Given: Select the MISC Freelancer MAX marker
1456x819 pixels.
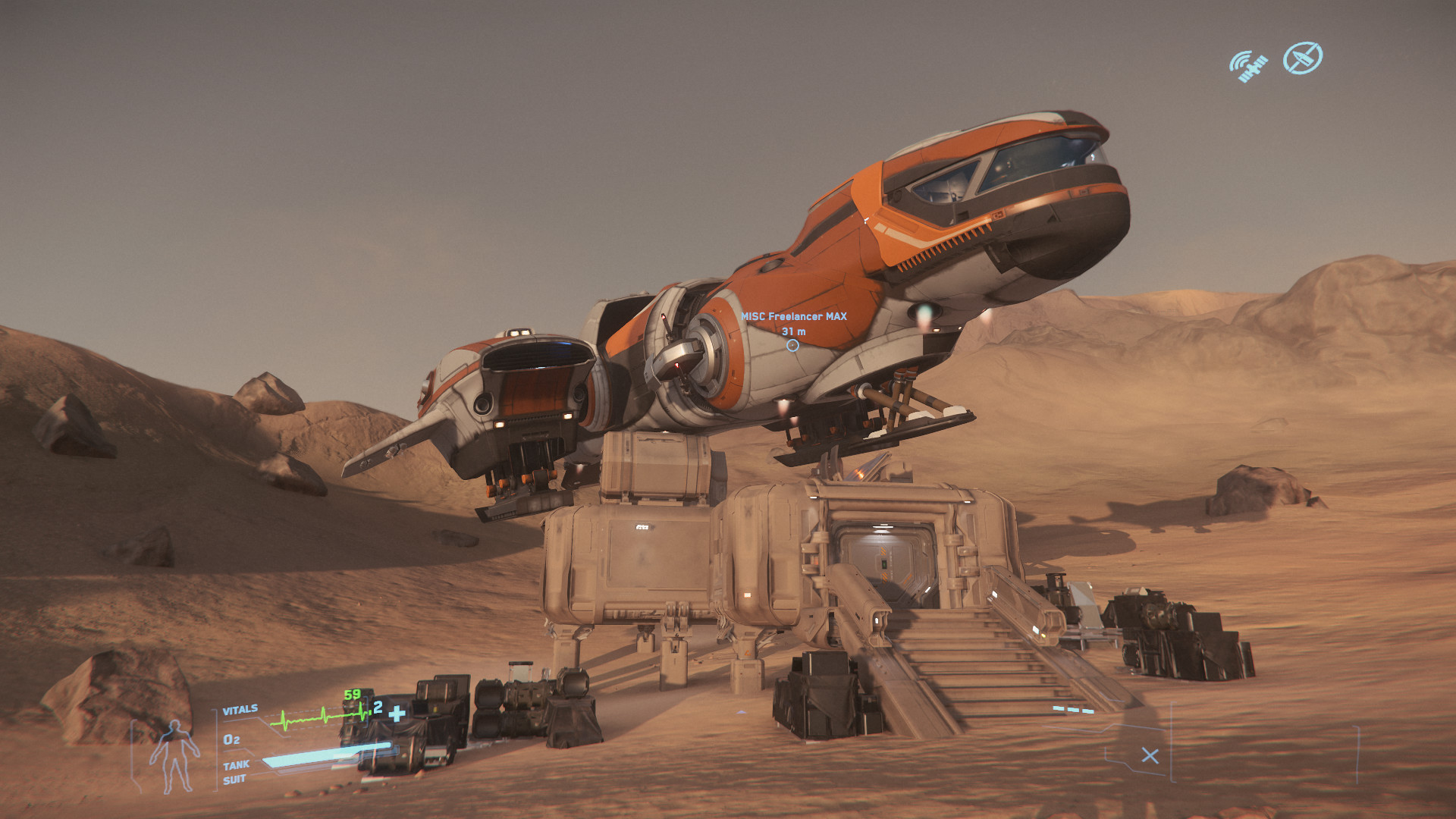Looking at the screenshot, I should coord(792,345).
